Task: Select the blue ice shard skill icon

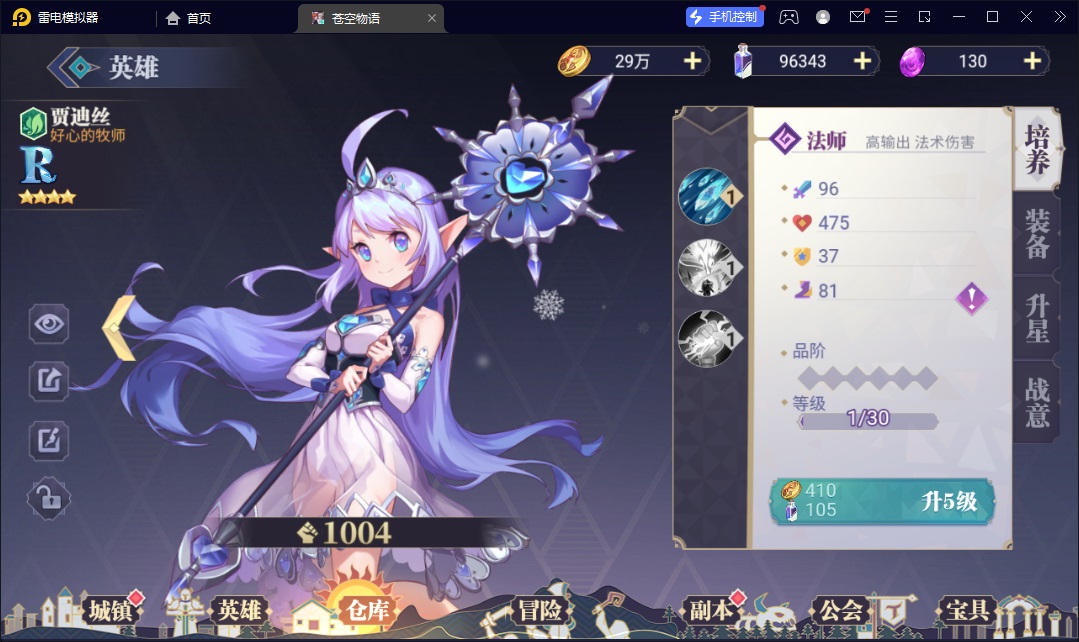Action: (x=706, y=196)
